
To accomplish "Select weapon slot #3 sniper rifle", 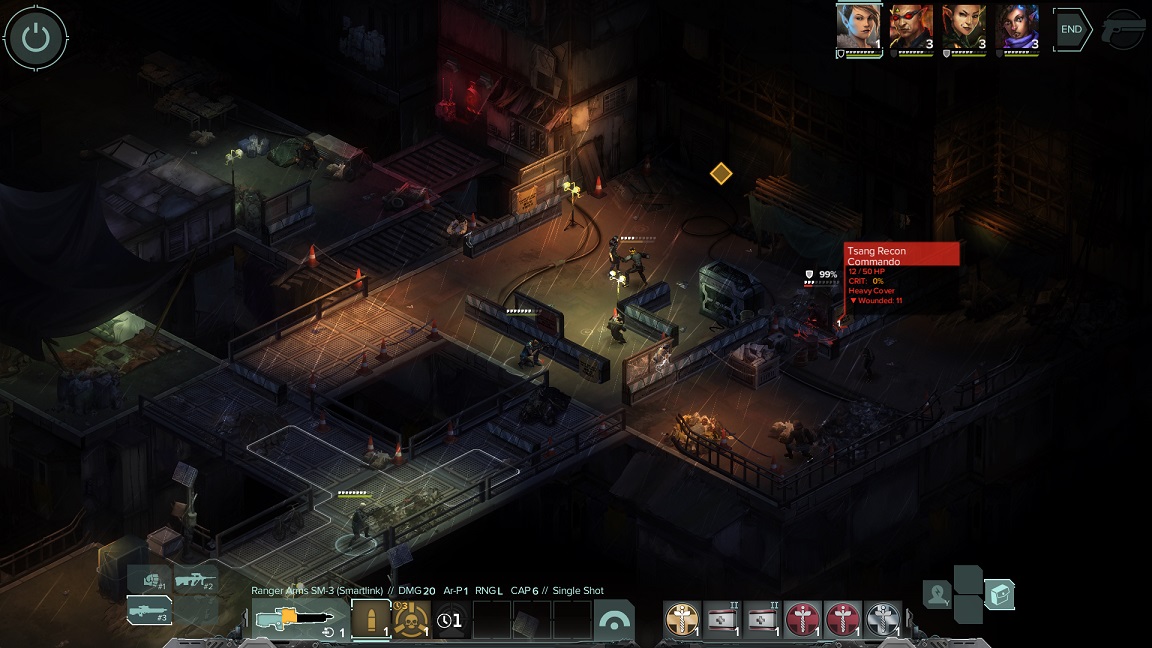I will [x=148, y=608].
